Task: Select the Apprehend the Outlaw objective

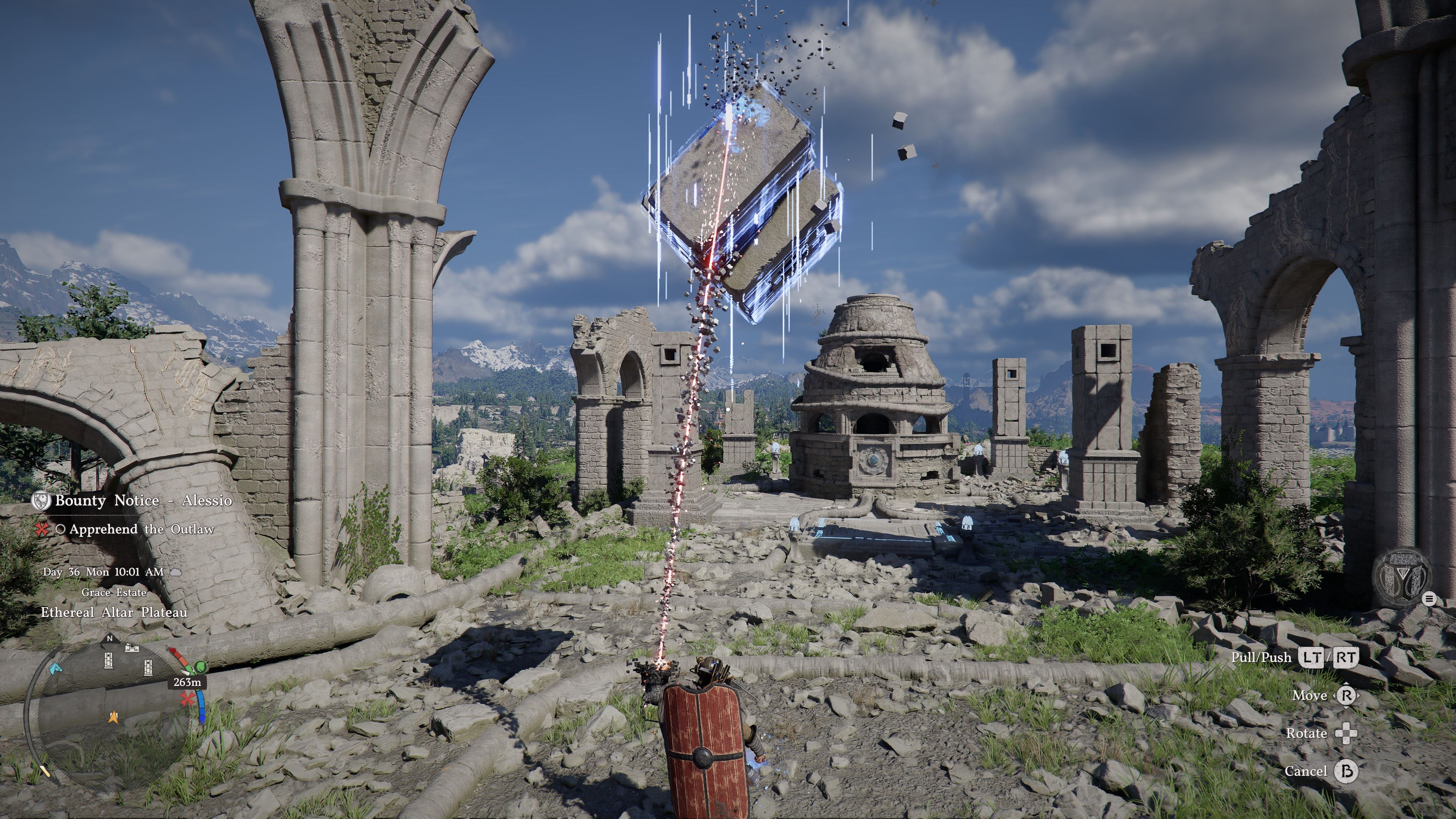Action: pyautogui.click(x=141, y=530)
